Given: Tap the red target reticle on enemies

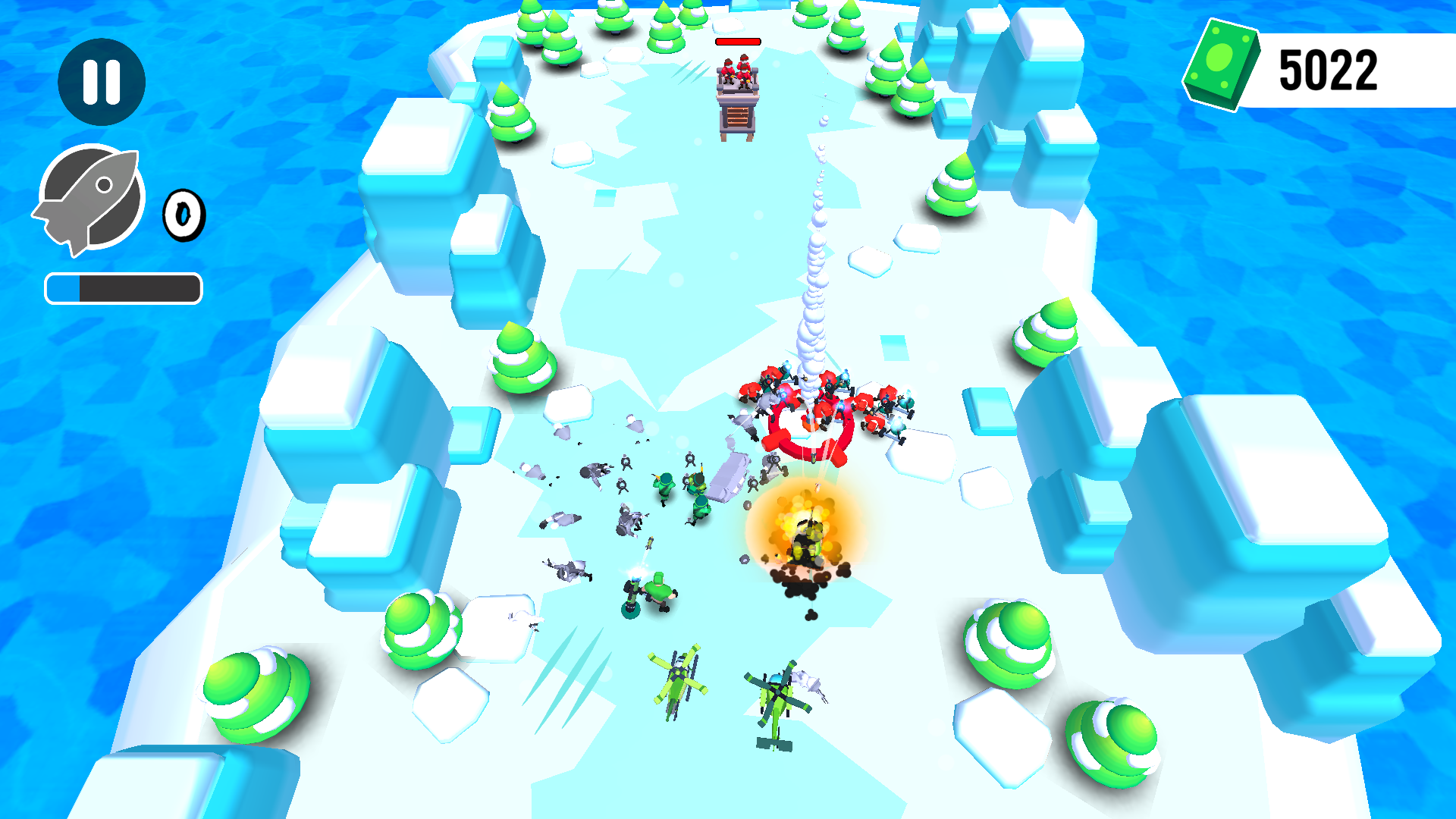Looking at the screenshot, I should coord(806,426).
